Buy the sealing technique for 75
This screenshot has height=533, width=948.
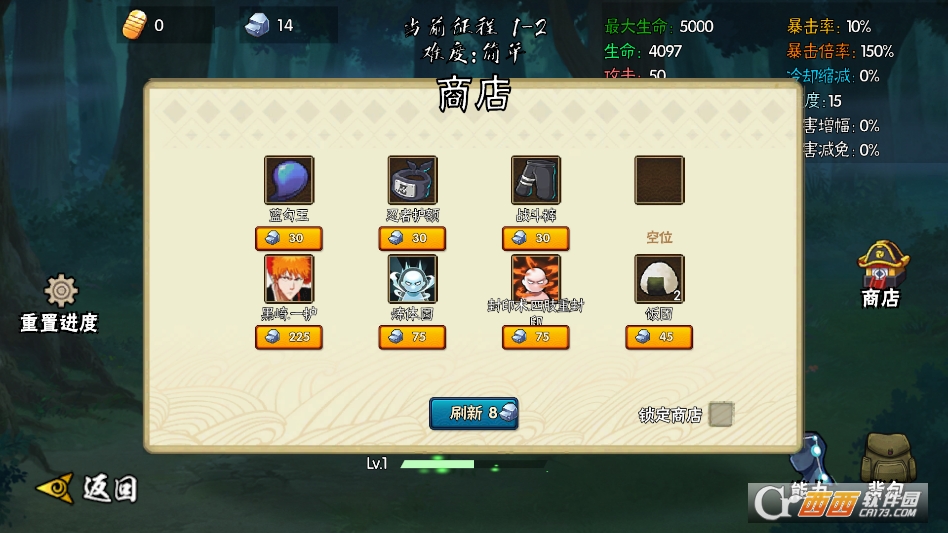(x=536, y=337)
